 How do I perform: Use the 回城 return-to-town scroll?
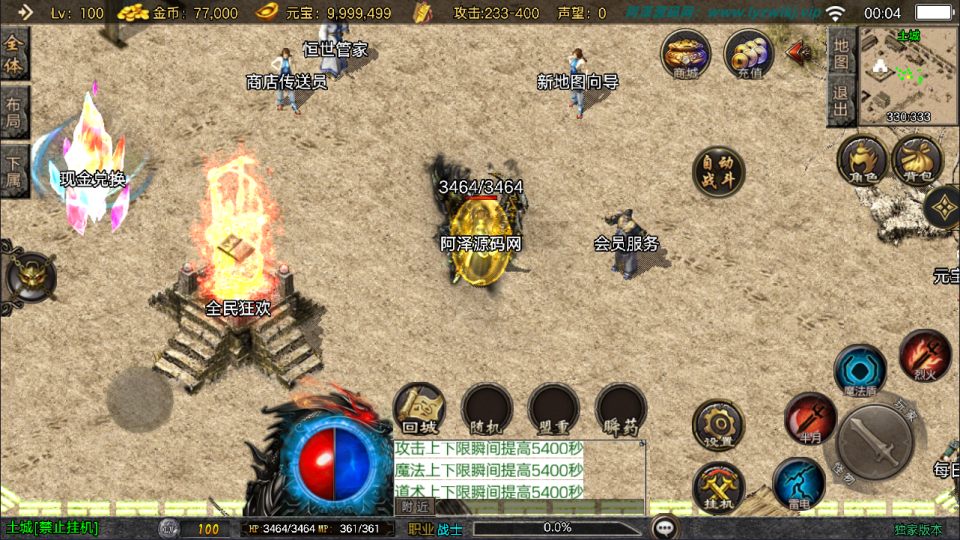(419, 409)
